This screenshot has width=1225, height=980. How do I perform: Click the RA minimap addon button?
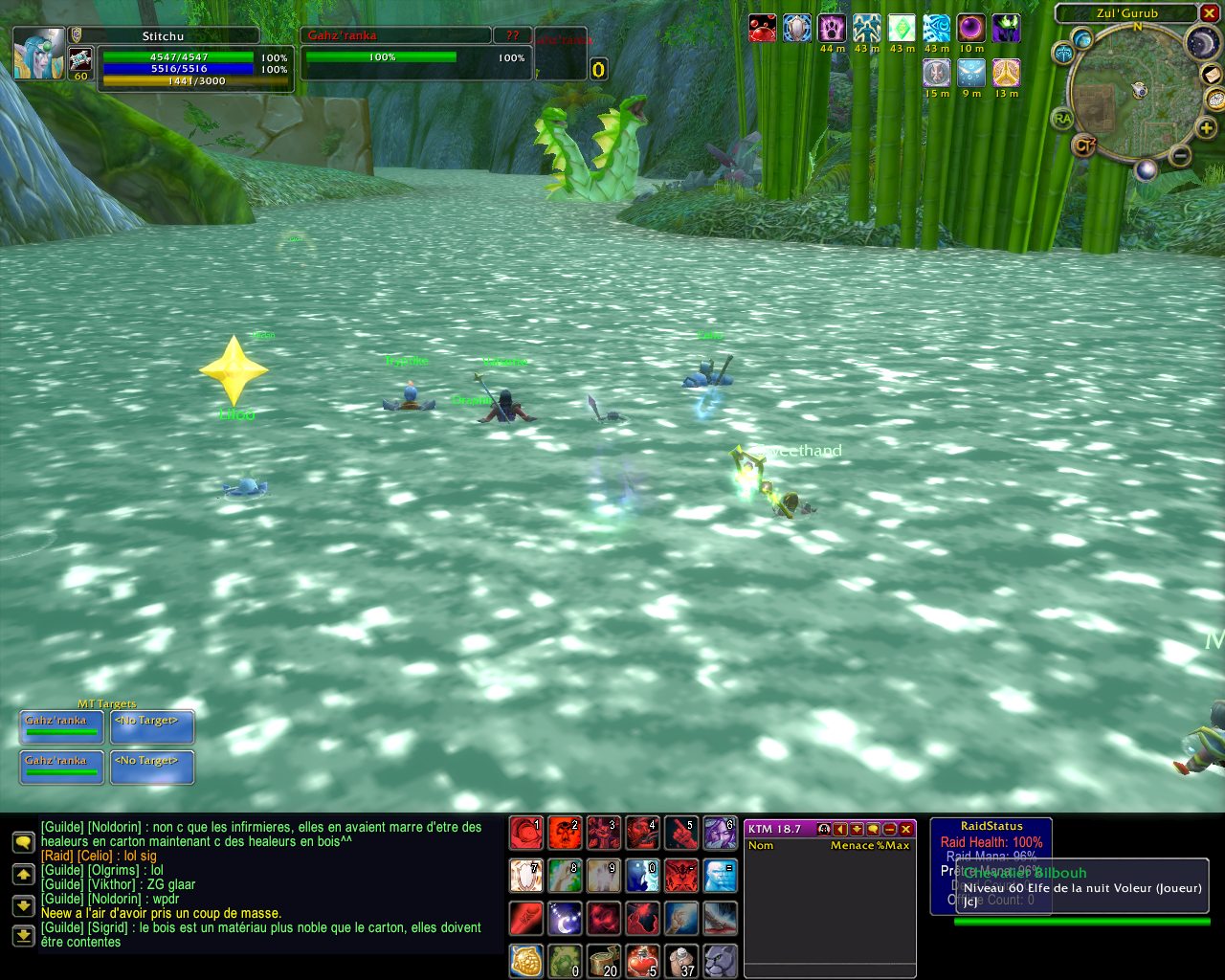[1061, 119]
